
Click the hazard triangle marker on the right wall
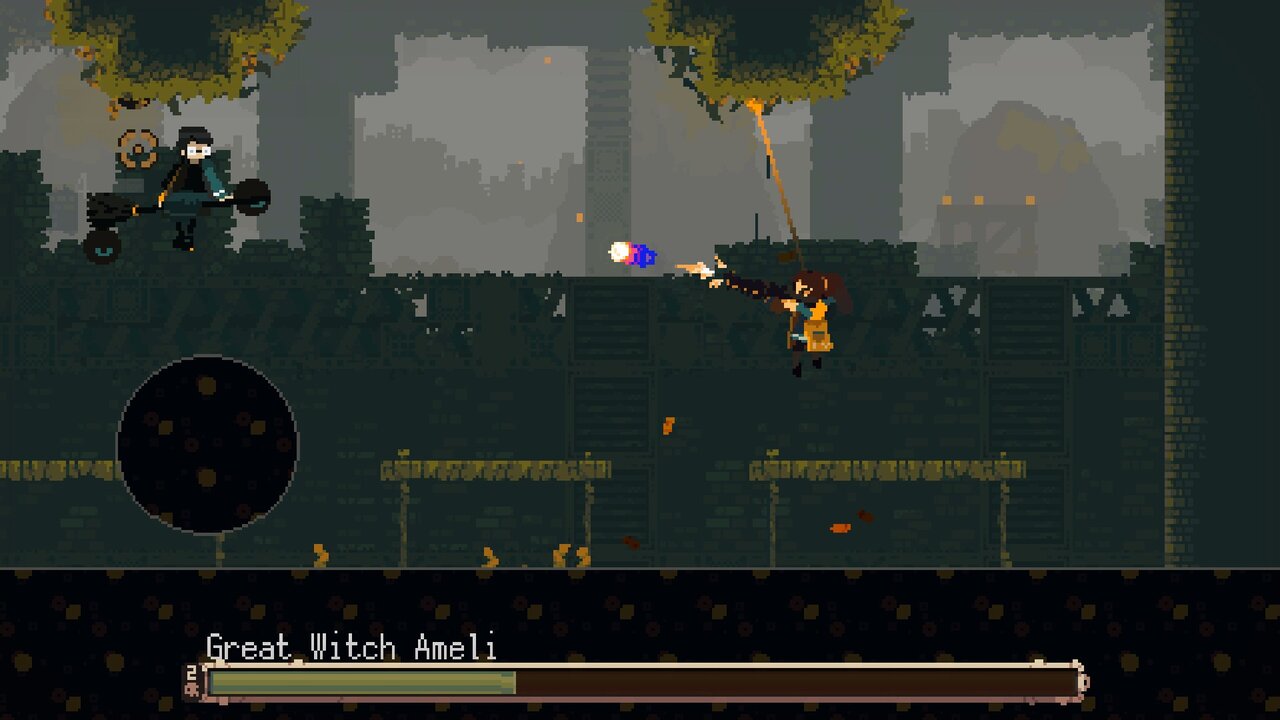click(1117, 307)
